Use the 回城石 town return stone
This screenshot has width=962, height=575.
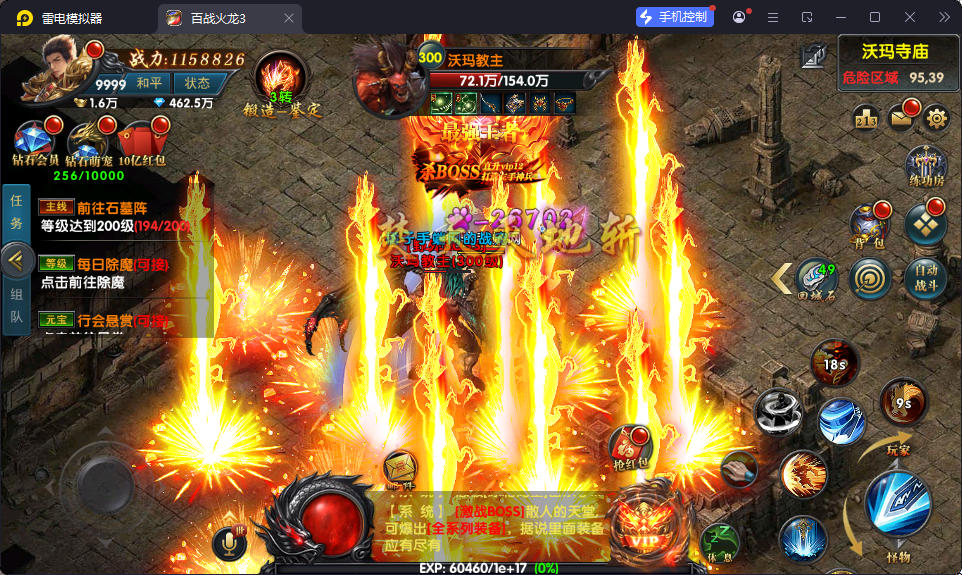coord(816,279)
